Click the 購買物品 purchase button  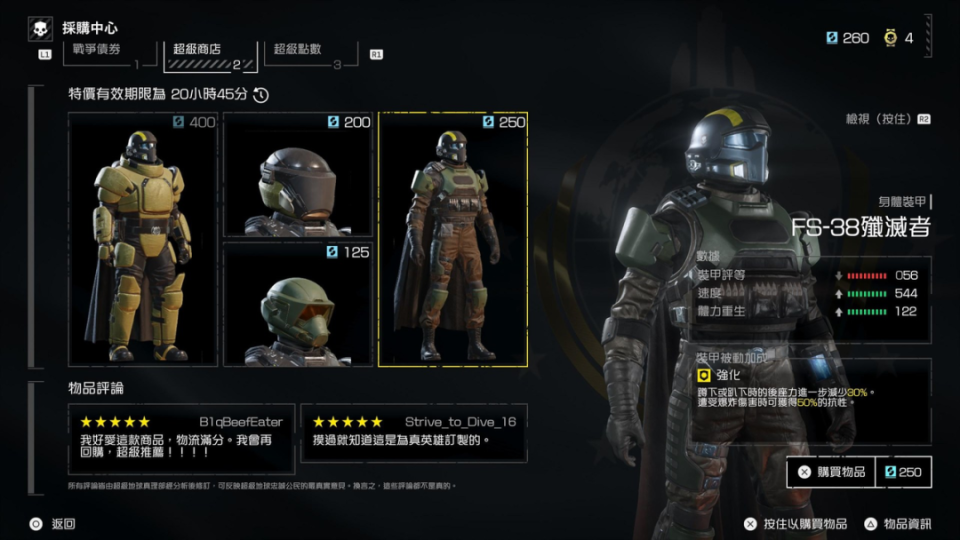[x=831, y=472]
